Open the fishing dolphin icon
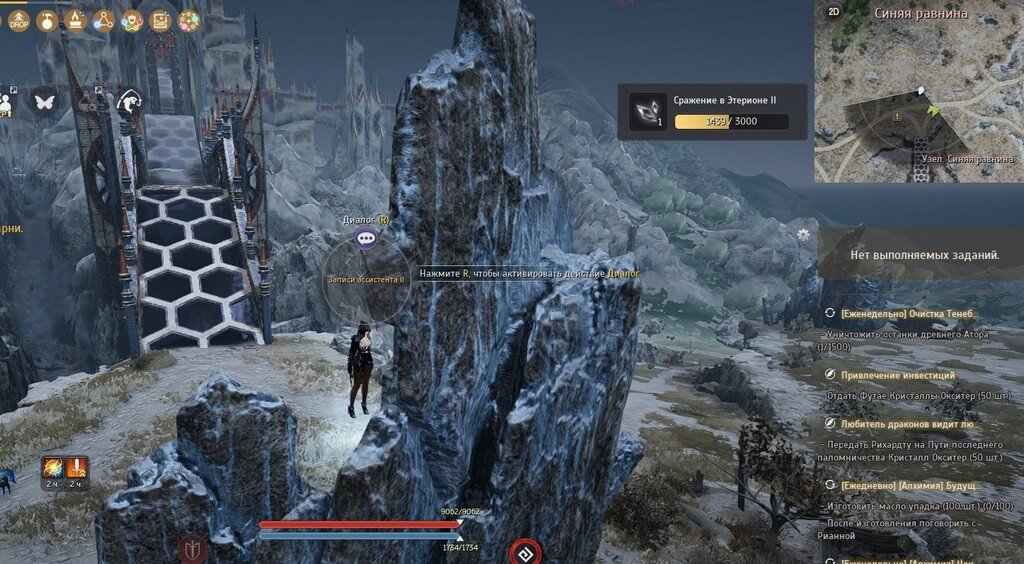Image resolution: width=1024 pixels, height=564 pixels. (x=130, y=100)
